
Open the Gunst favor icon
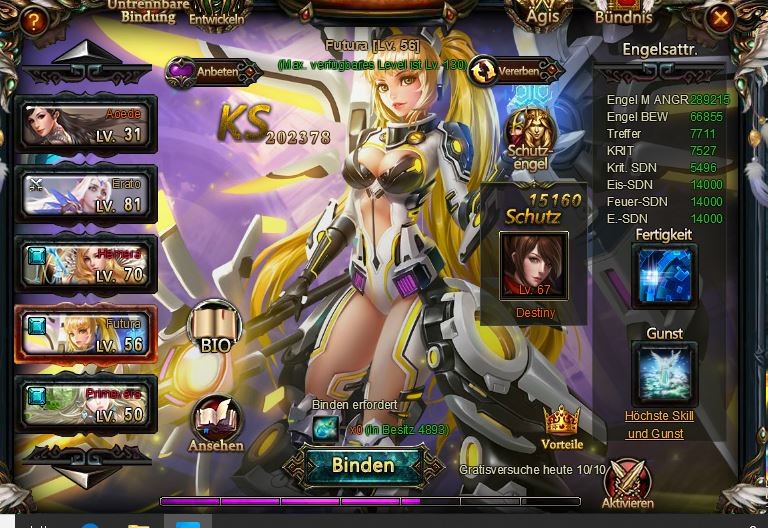click(x=664, y=373)
